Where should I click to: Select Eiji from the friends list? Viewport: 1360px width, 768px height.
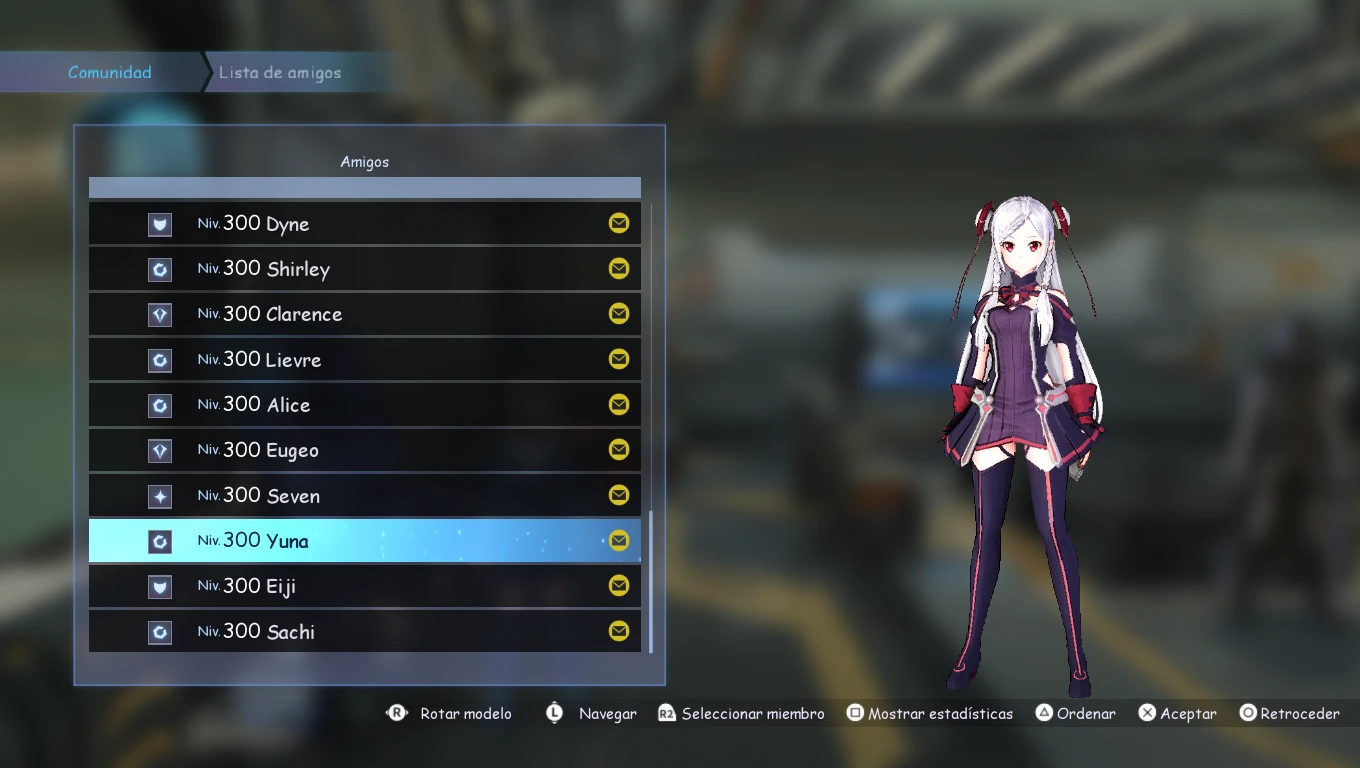364,586
